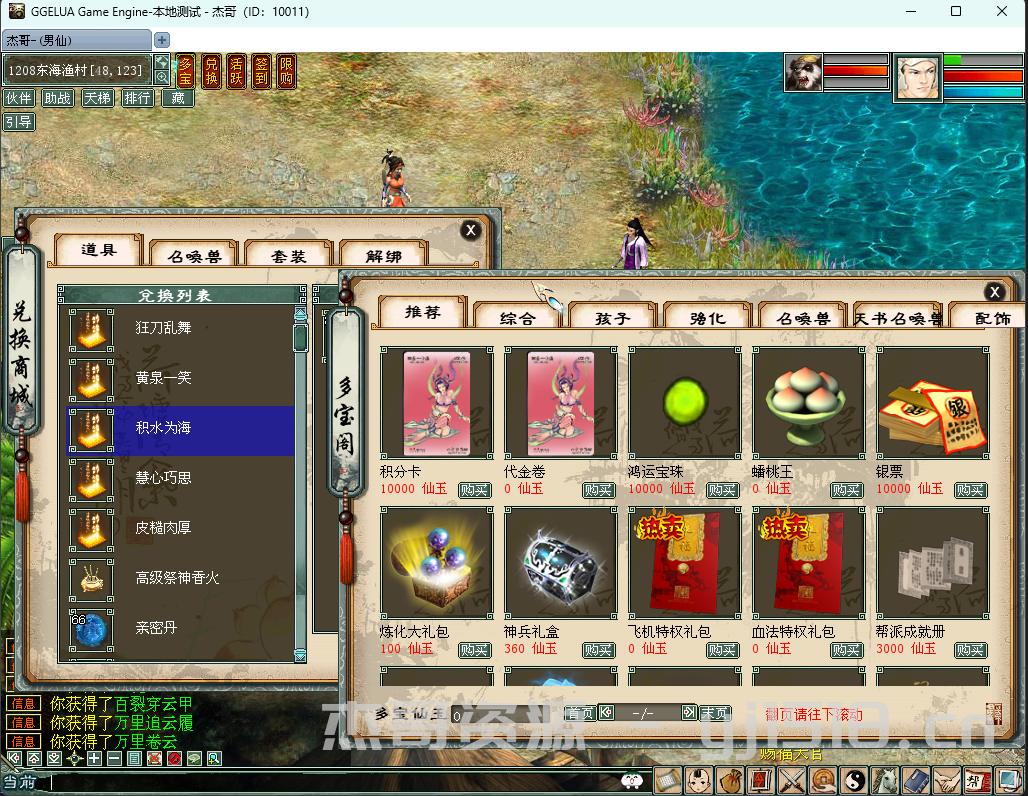Open the 排行 ranking button
Screen dimensions: 1028x796
pos(137,98)
